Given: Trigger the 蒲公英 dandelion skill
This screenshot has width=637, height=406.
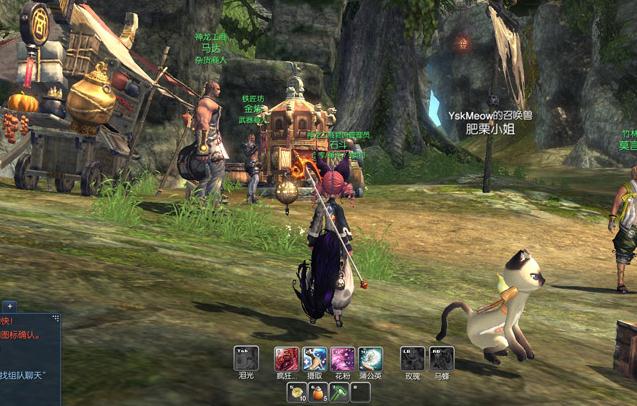Looking at the screenshot, I should point(371,358).
